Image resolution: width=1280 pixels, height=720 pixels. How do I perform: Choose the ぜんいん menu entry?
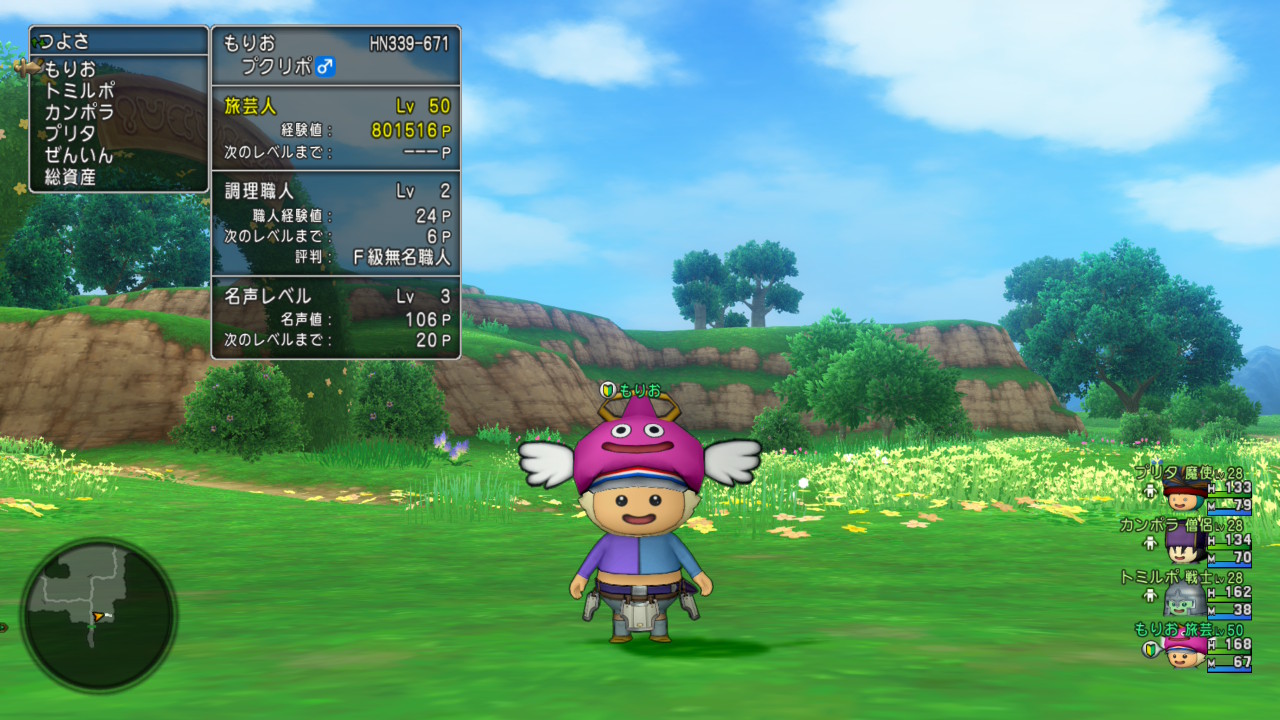[79, 156]
